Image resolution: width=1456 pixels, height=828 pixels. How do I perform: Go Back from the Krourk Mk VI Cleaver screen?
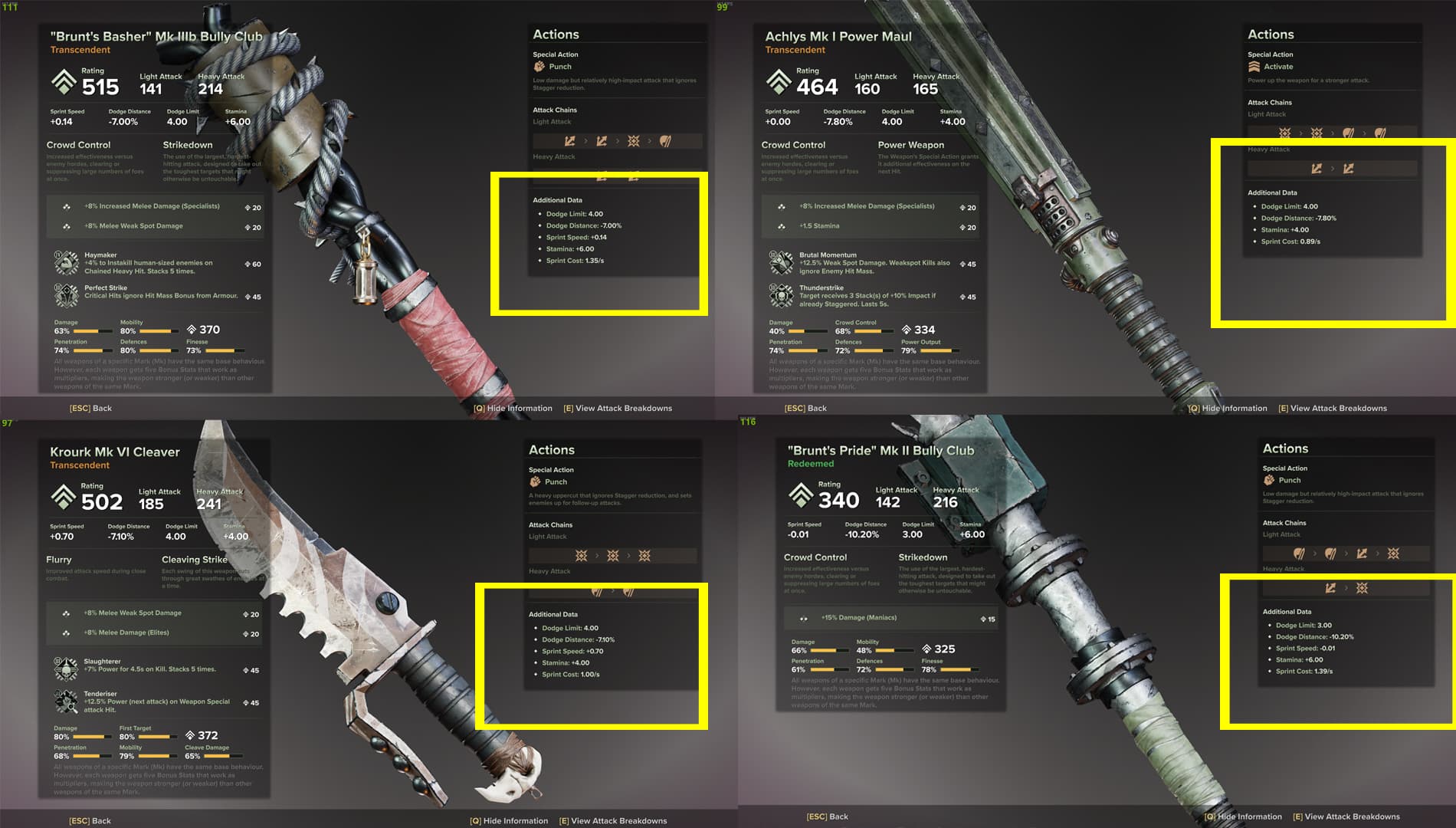click(90, 820)
